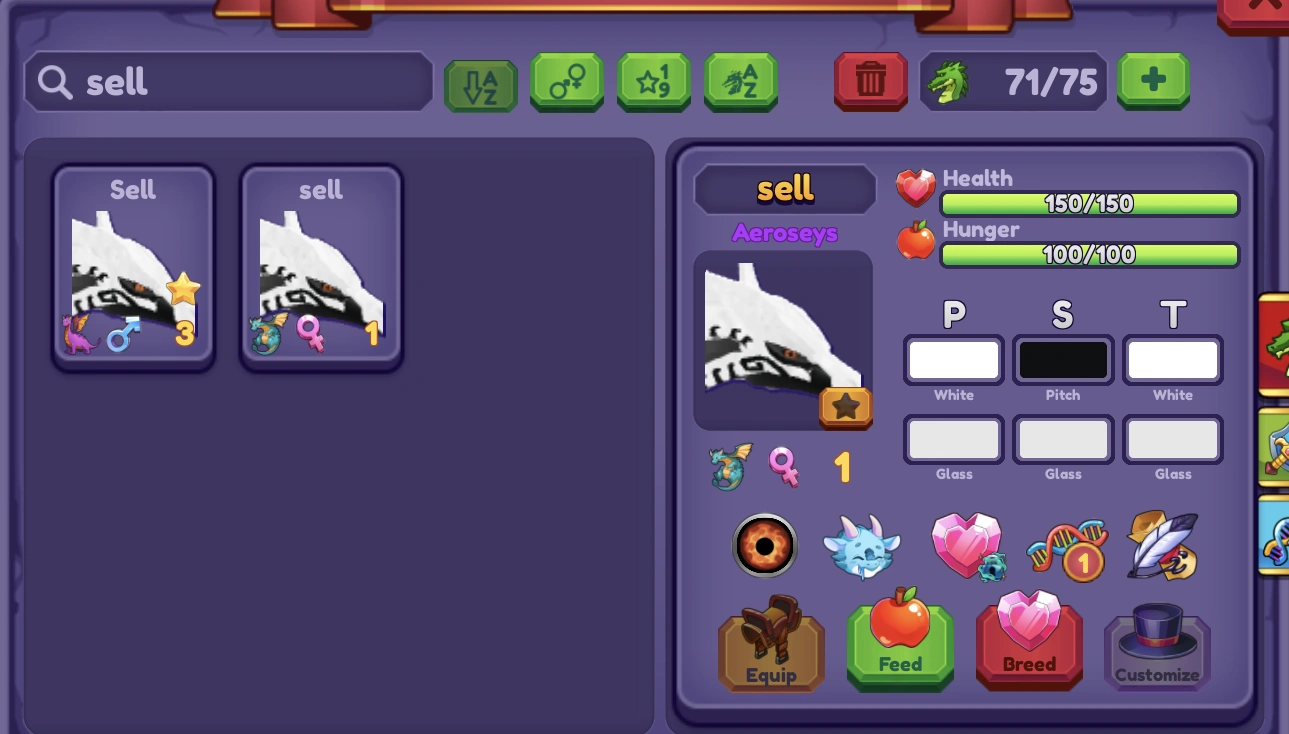
Task: Select the Pitch black color swatch
Action: coord(1062,359)
